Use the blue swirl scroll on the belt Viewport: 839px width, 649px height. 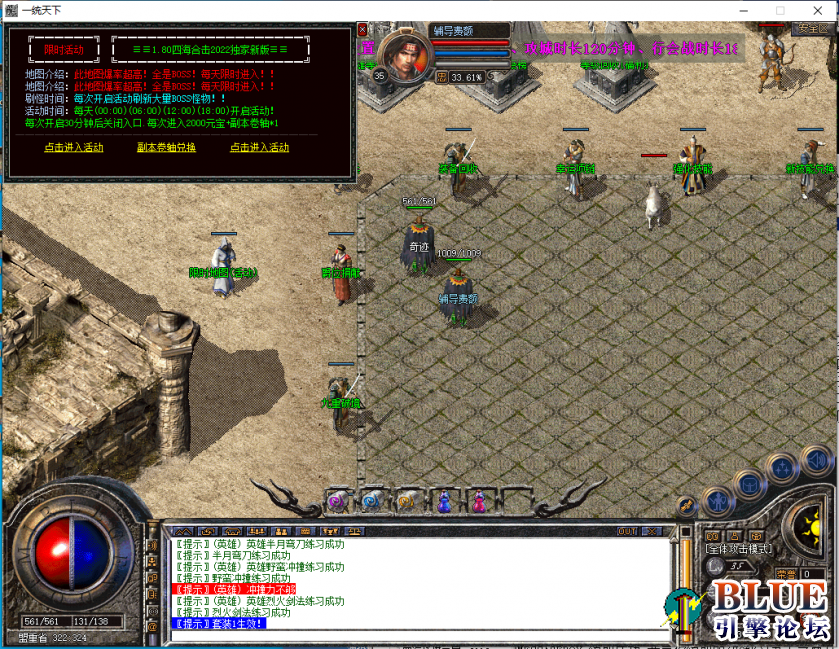pos(372,500)
